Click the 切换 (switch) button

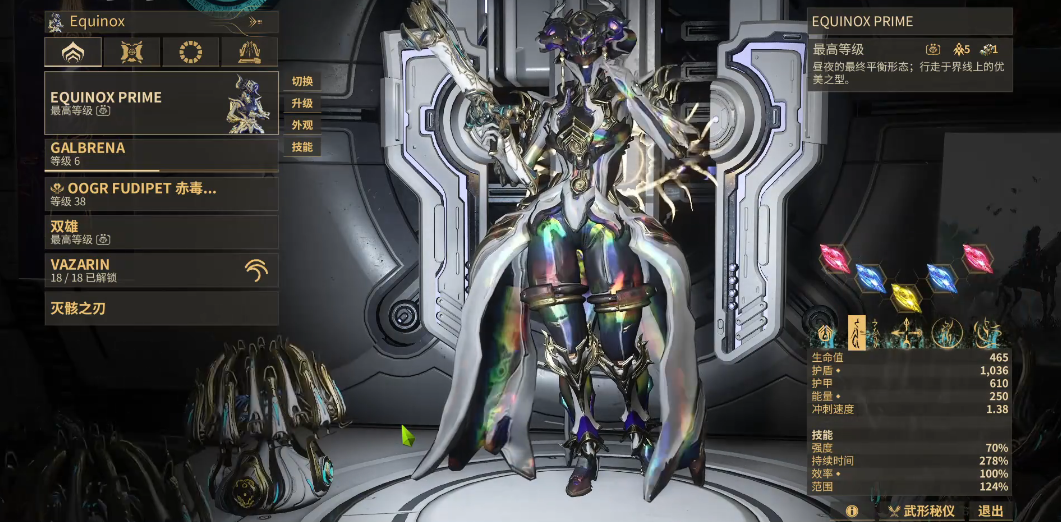pyautogui.click(x=302, y=81)
